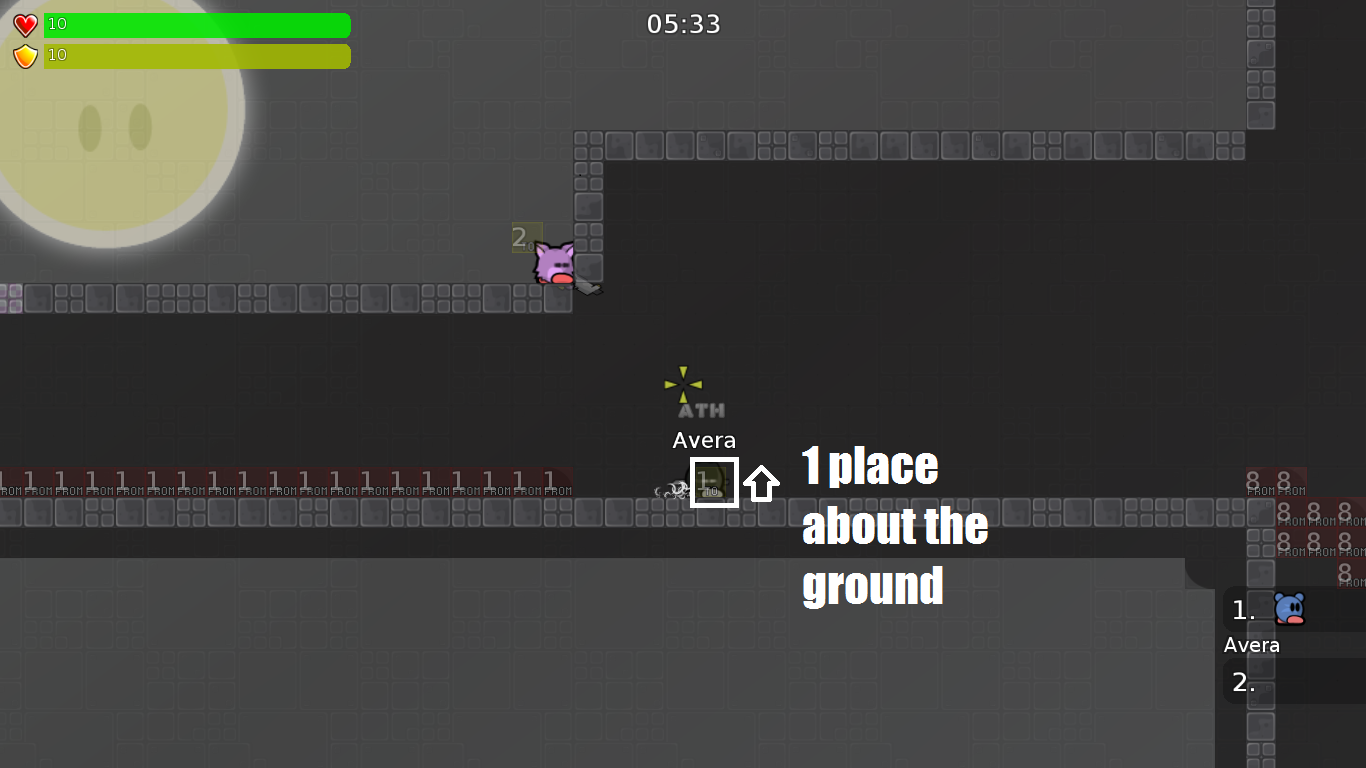
Task: Select the 1st place leaderboard entry
Action: coord(1243,610)
